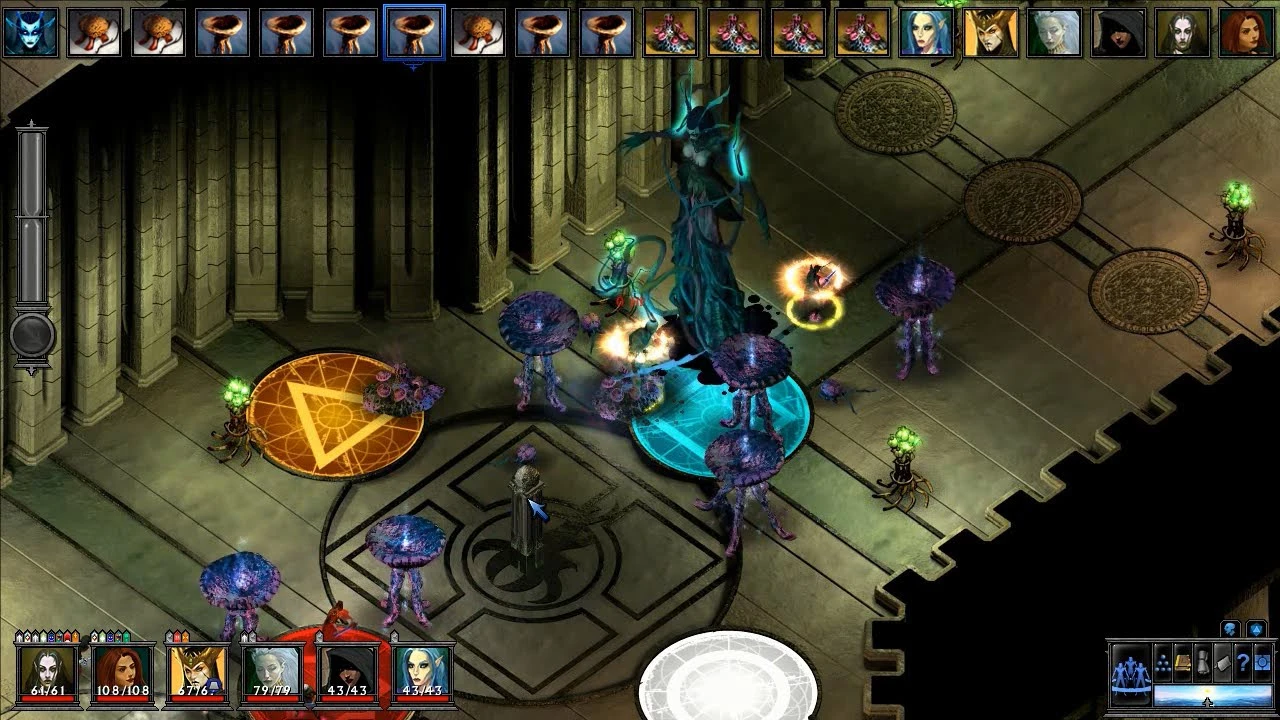Click the minimap landscape view

tap(1212, 695)
